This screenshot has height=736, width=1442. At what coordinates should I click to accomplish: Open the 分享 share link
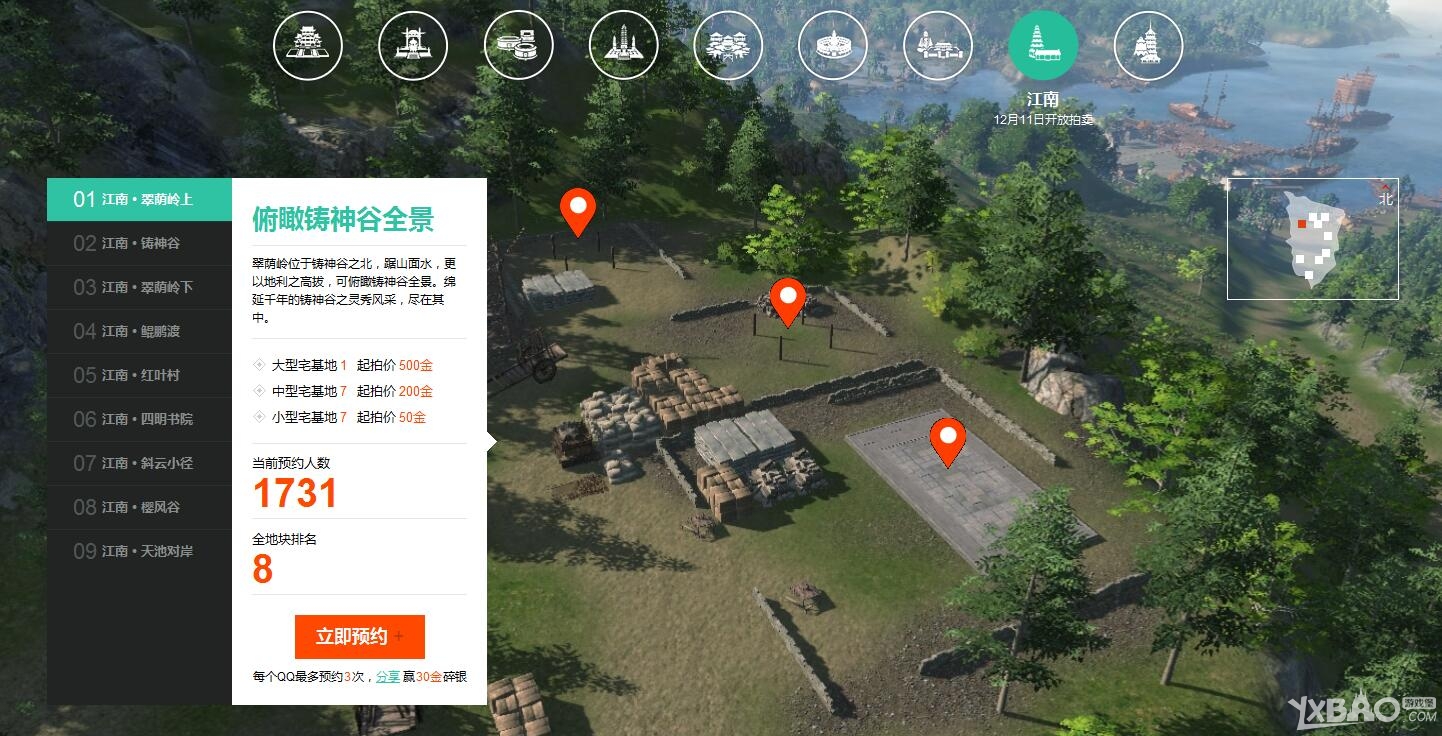pos(386,677)
